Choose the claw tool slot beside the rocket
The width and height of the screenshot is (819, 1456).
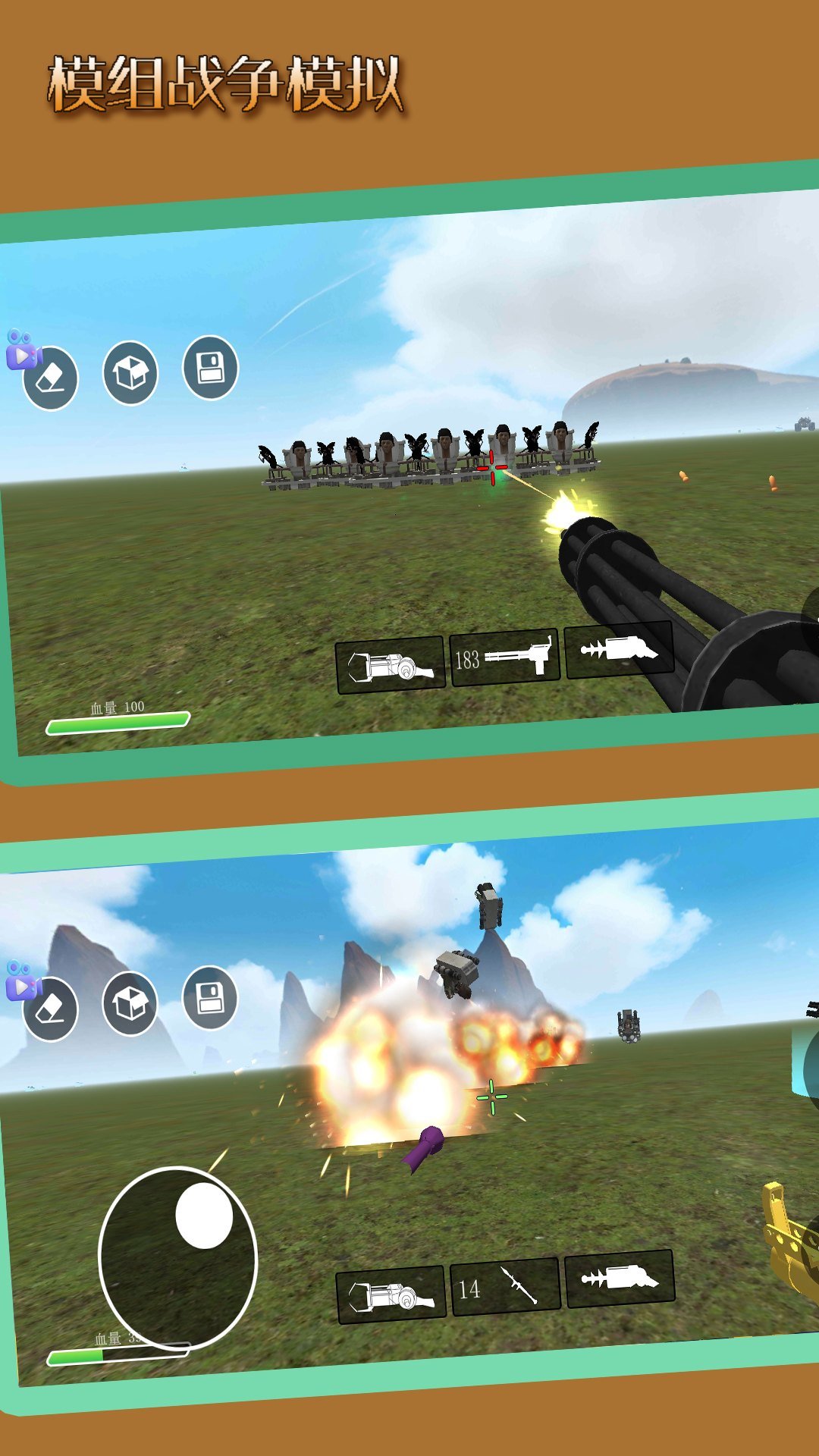[391, 1294]
